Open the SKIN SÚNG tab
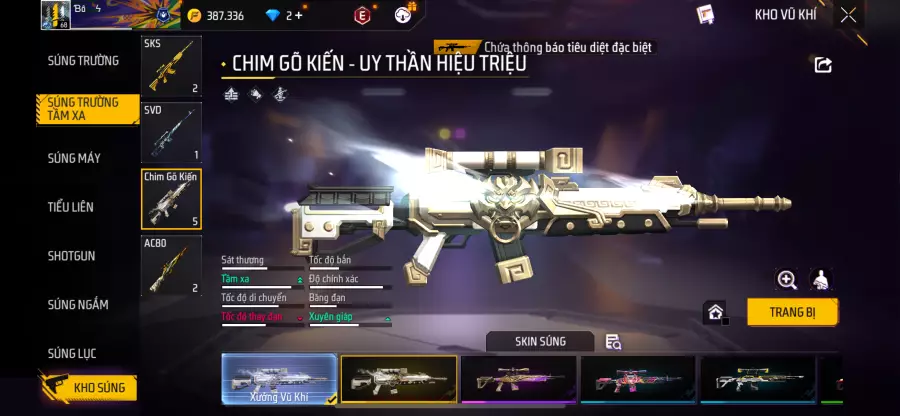Viewport: 900px width, 416px height. (540, 342)
